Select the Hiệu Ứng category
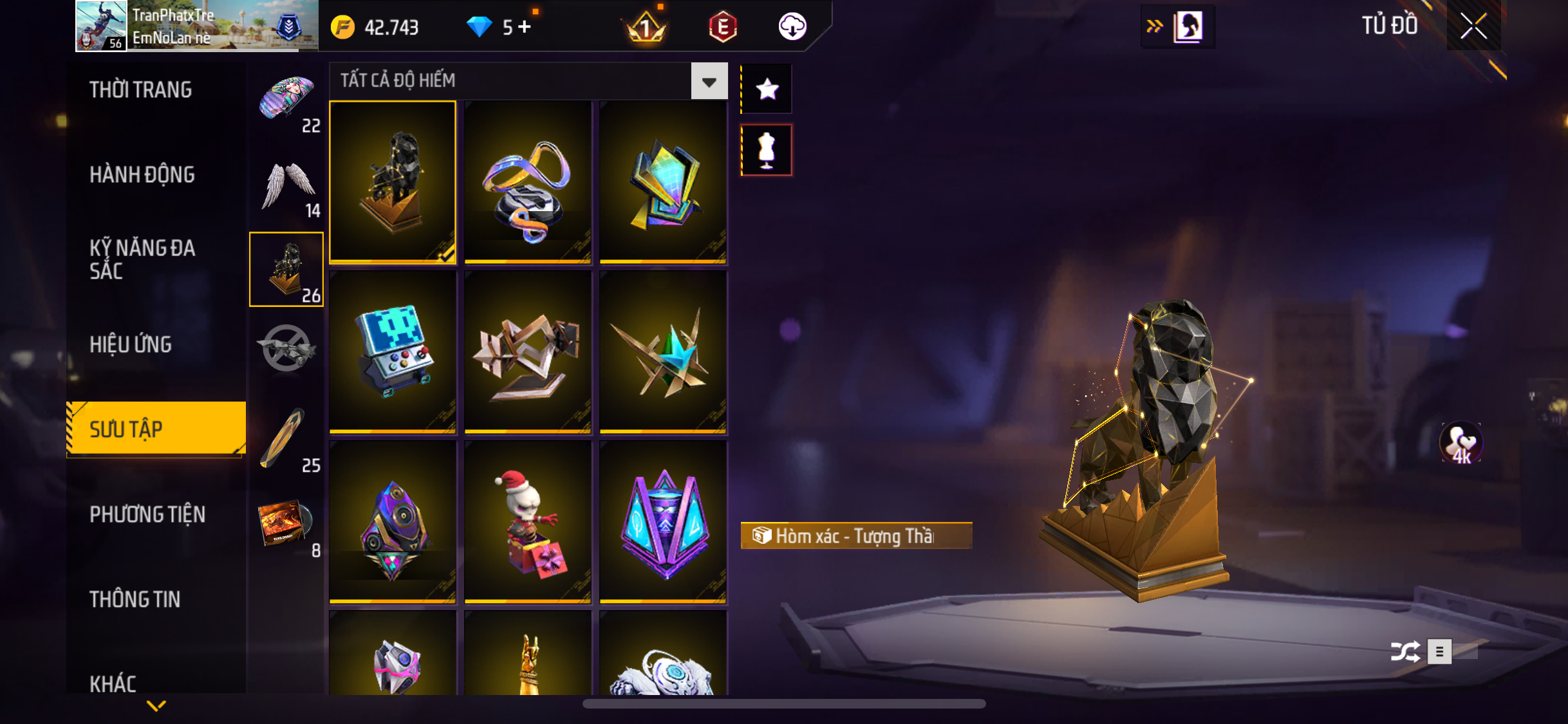The height and width of the screenshot is (724, 1568). (x=131, y=345)
